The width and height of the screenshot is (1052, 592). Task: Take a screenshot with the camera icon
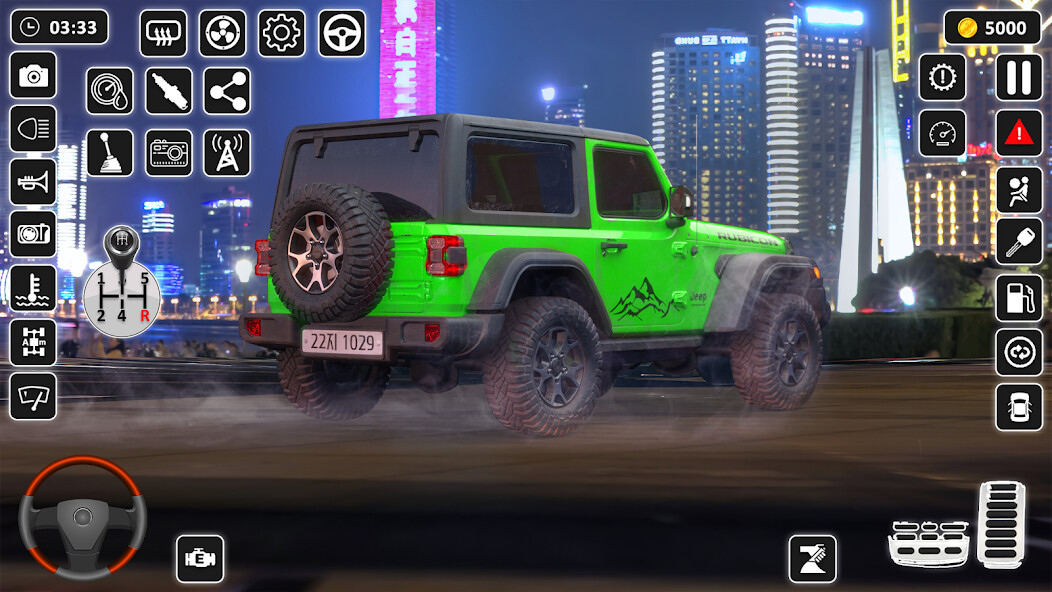33,75
